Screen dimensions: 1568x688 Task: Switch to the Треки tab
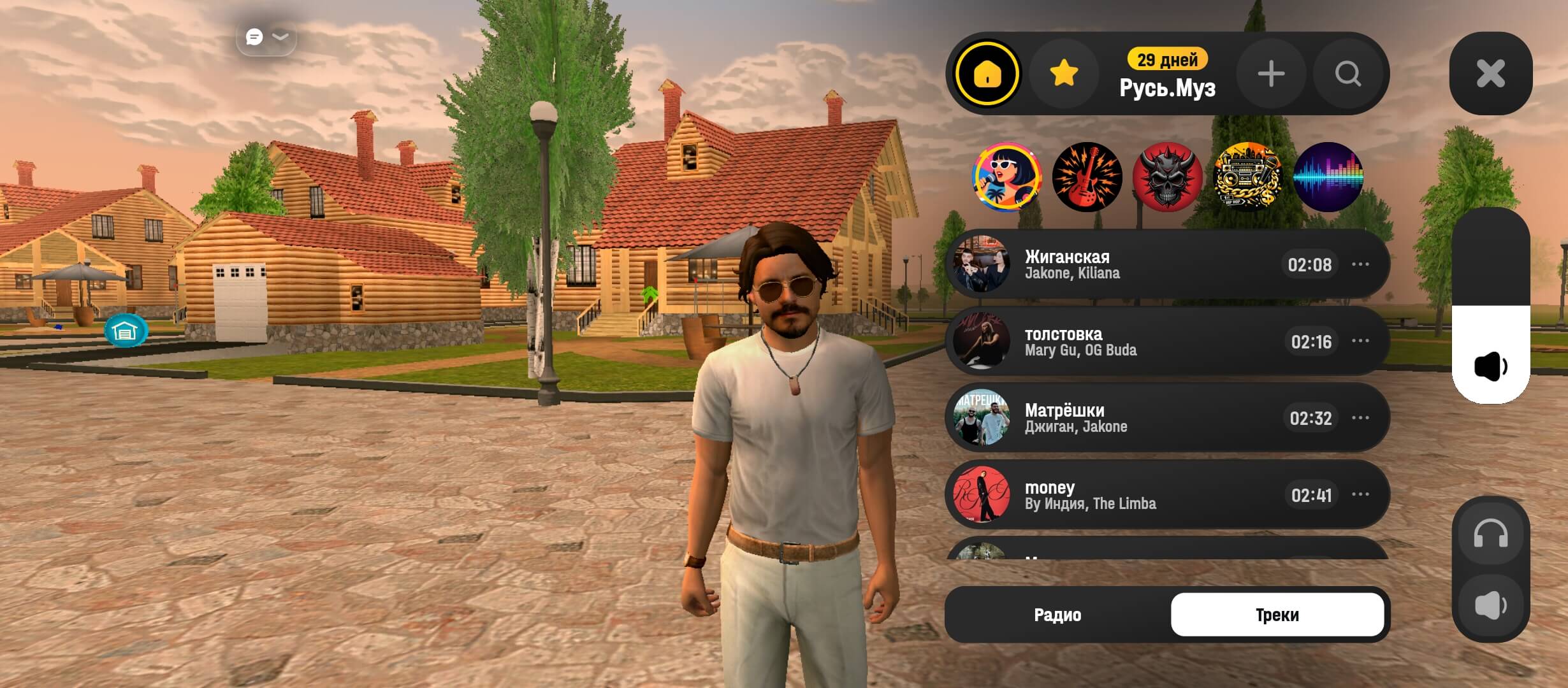click(1277, 615)
